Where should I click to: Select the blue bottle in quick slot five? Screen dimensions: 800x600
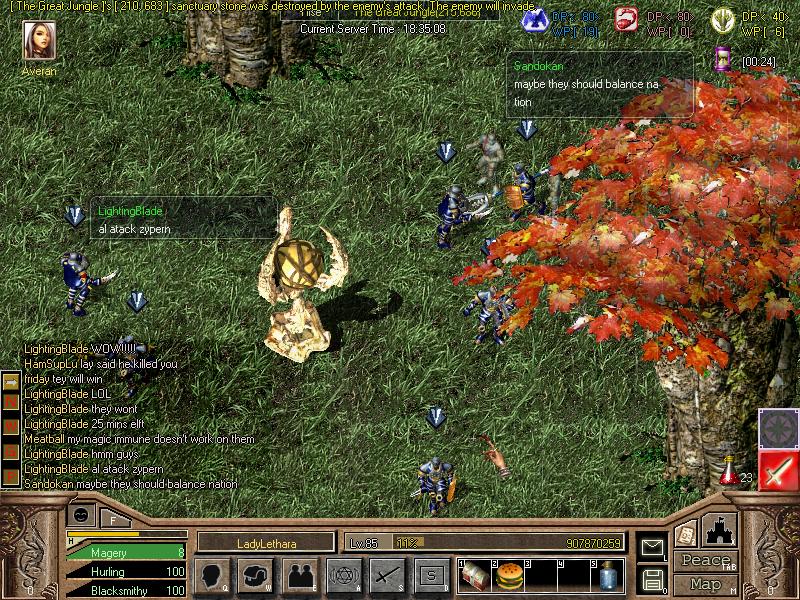[x=607, y=575]
